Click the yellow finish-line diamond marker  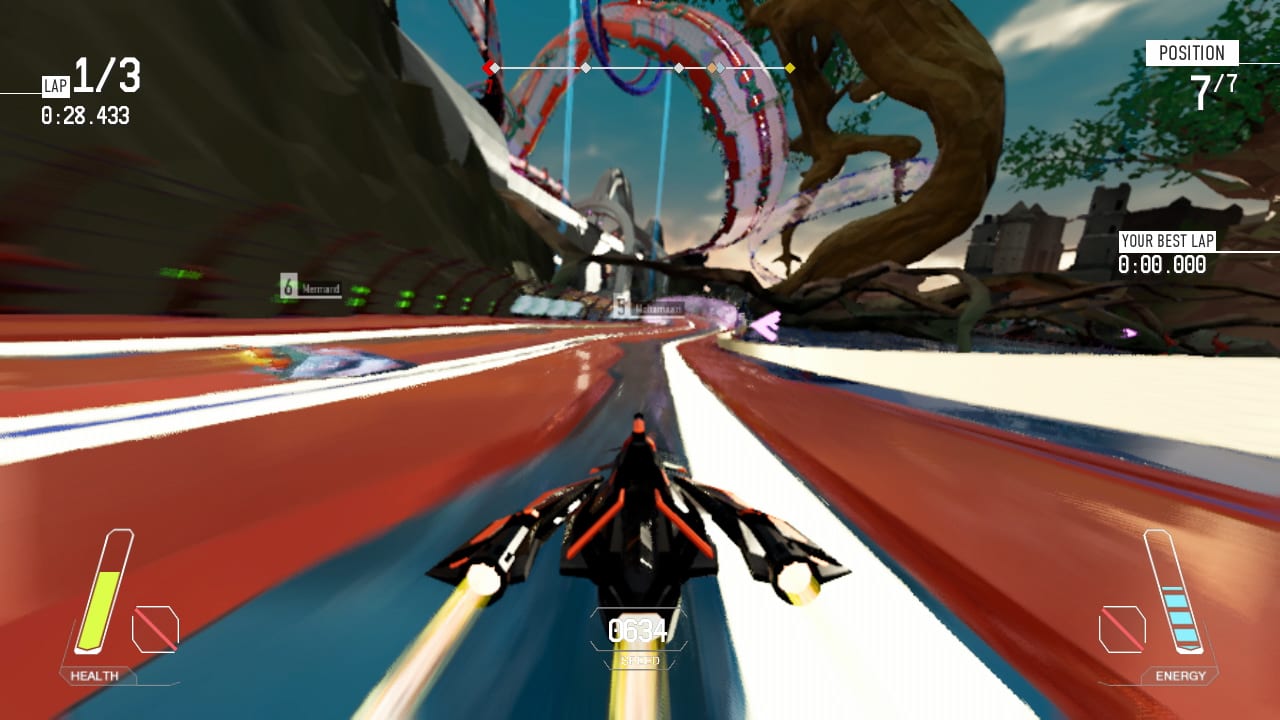tap(790, 67)
